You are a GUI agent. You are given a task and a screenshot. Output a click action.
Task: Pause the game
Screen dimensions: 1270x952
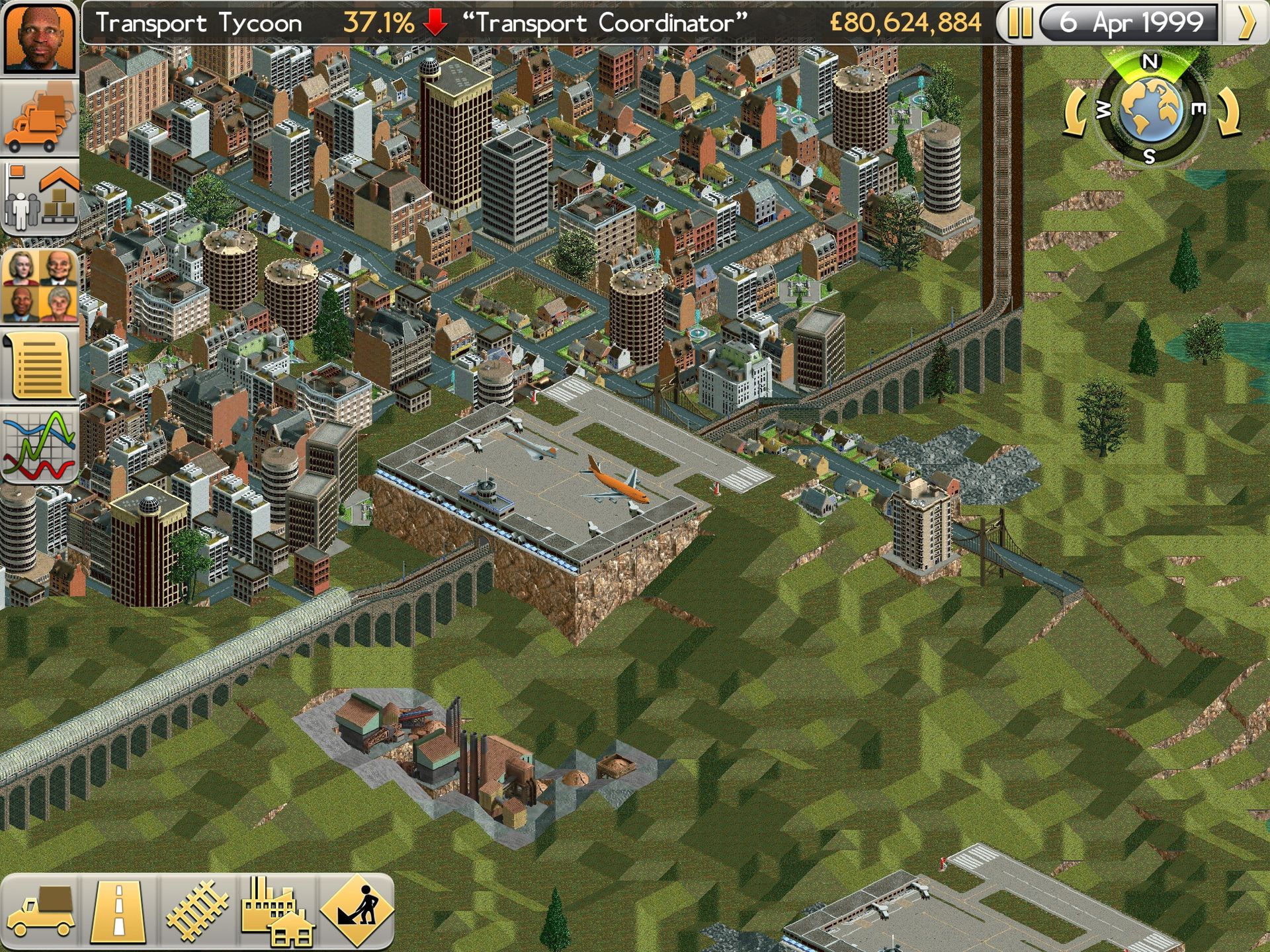click(1019, 23)
